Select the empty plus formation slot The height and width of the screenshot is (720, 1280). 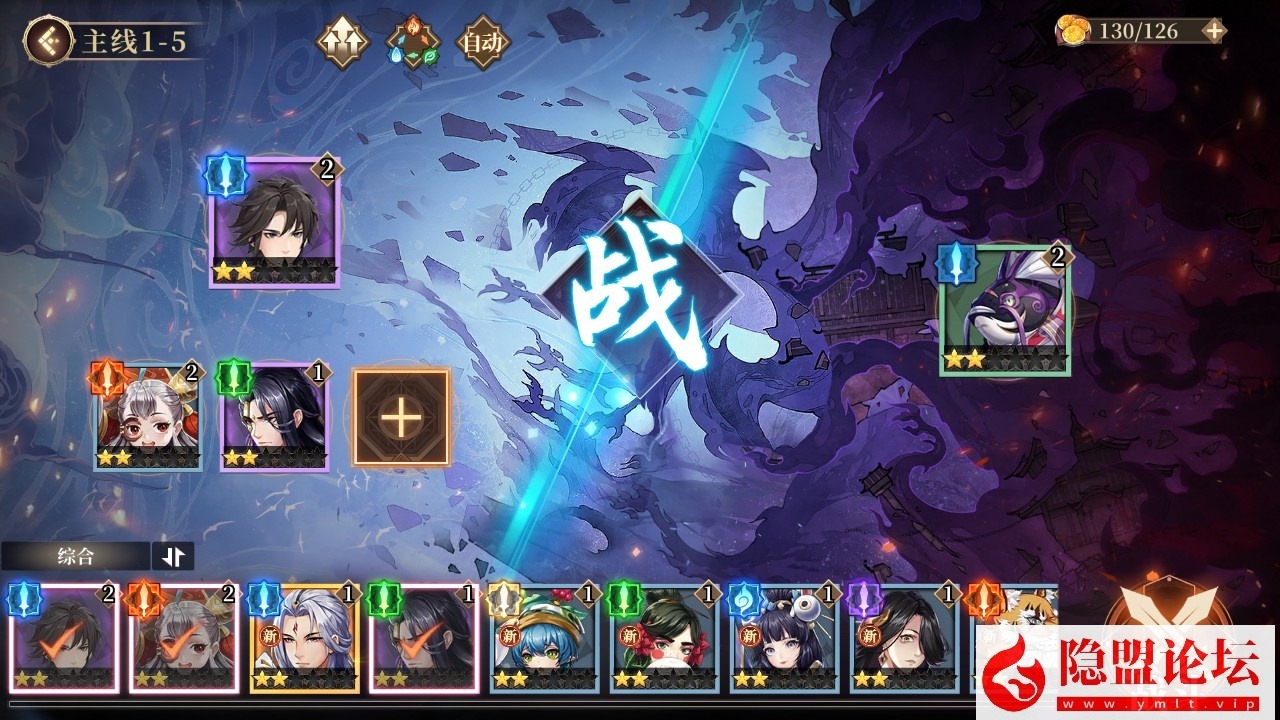[401, 417]
